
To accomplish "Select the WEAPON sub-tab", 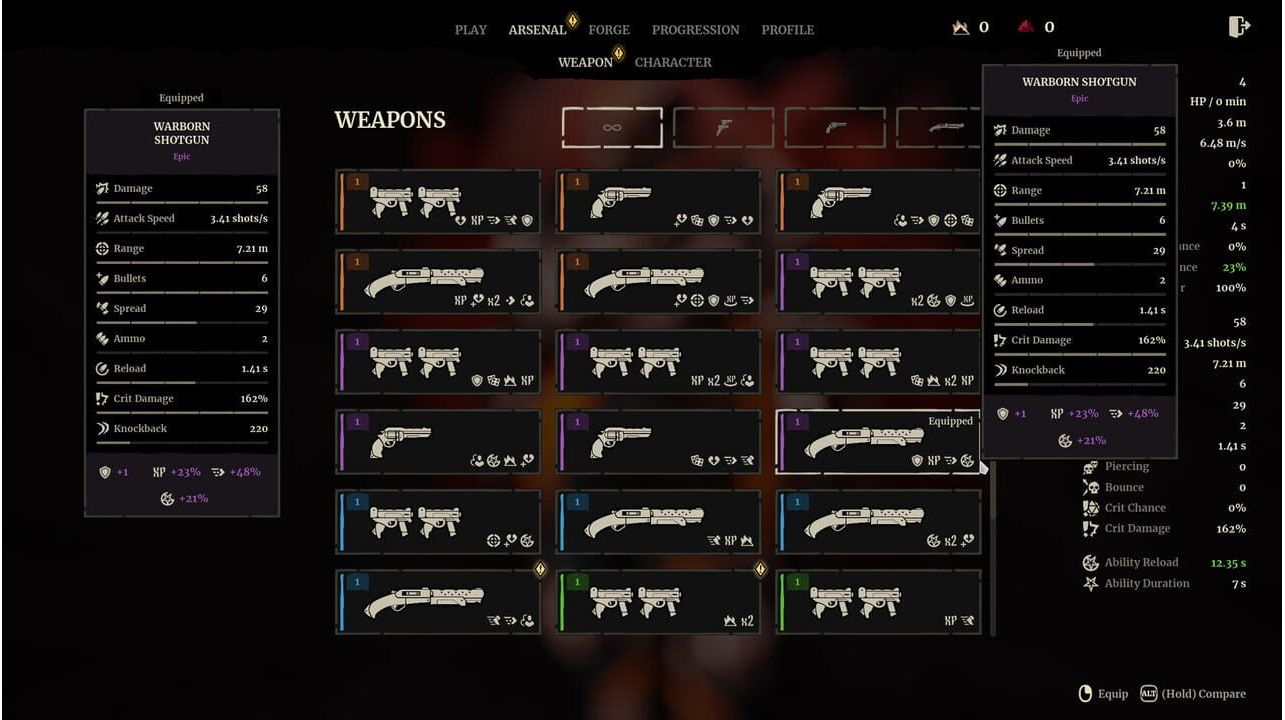I will 585,62.
